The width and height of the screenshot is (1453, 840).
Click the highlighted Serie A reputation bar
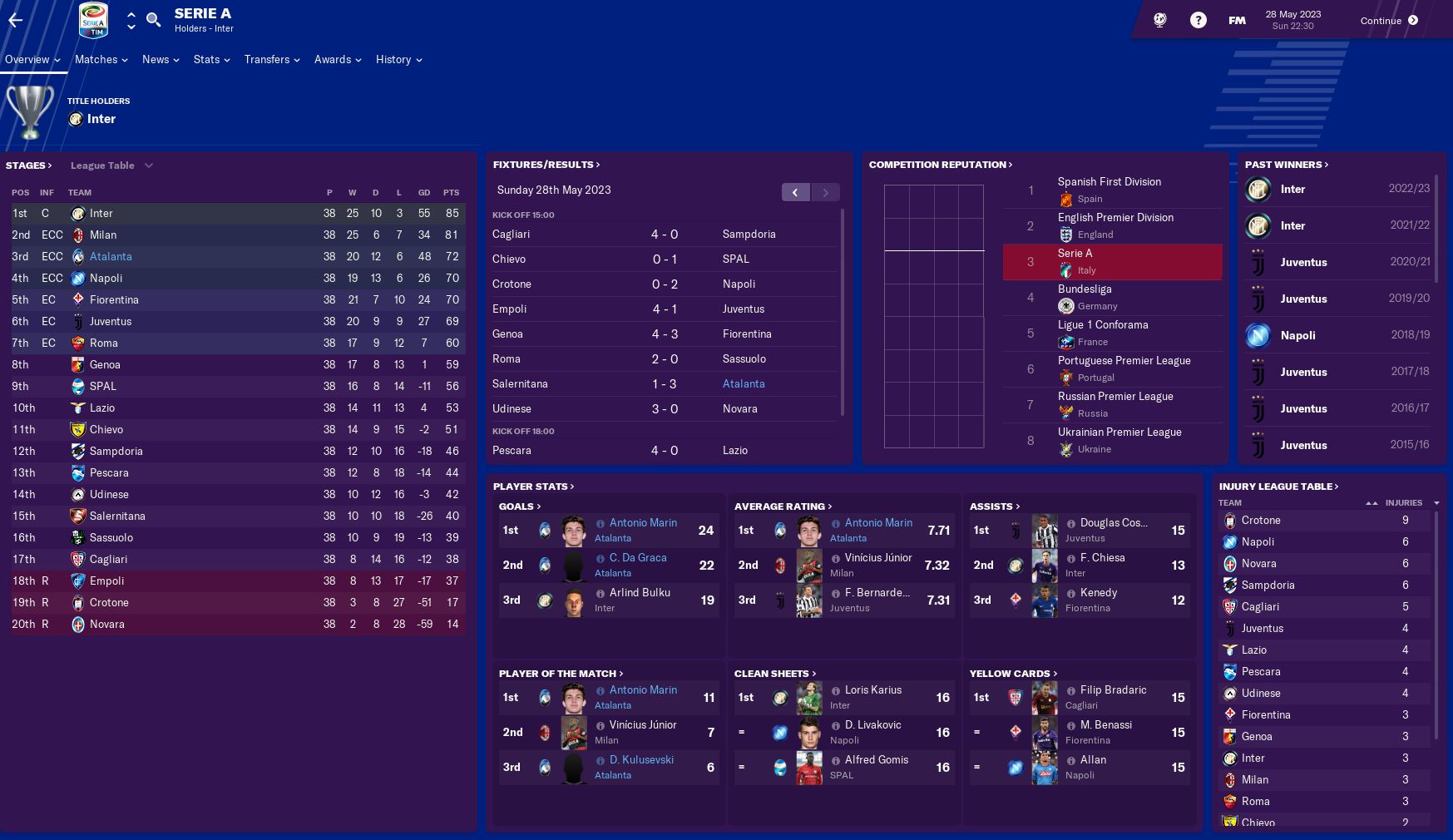pos(1112,261)
